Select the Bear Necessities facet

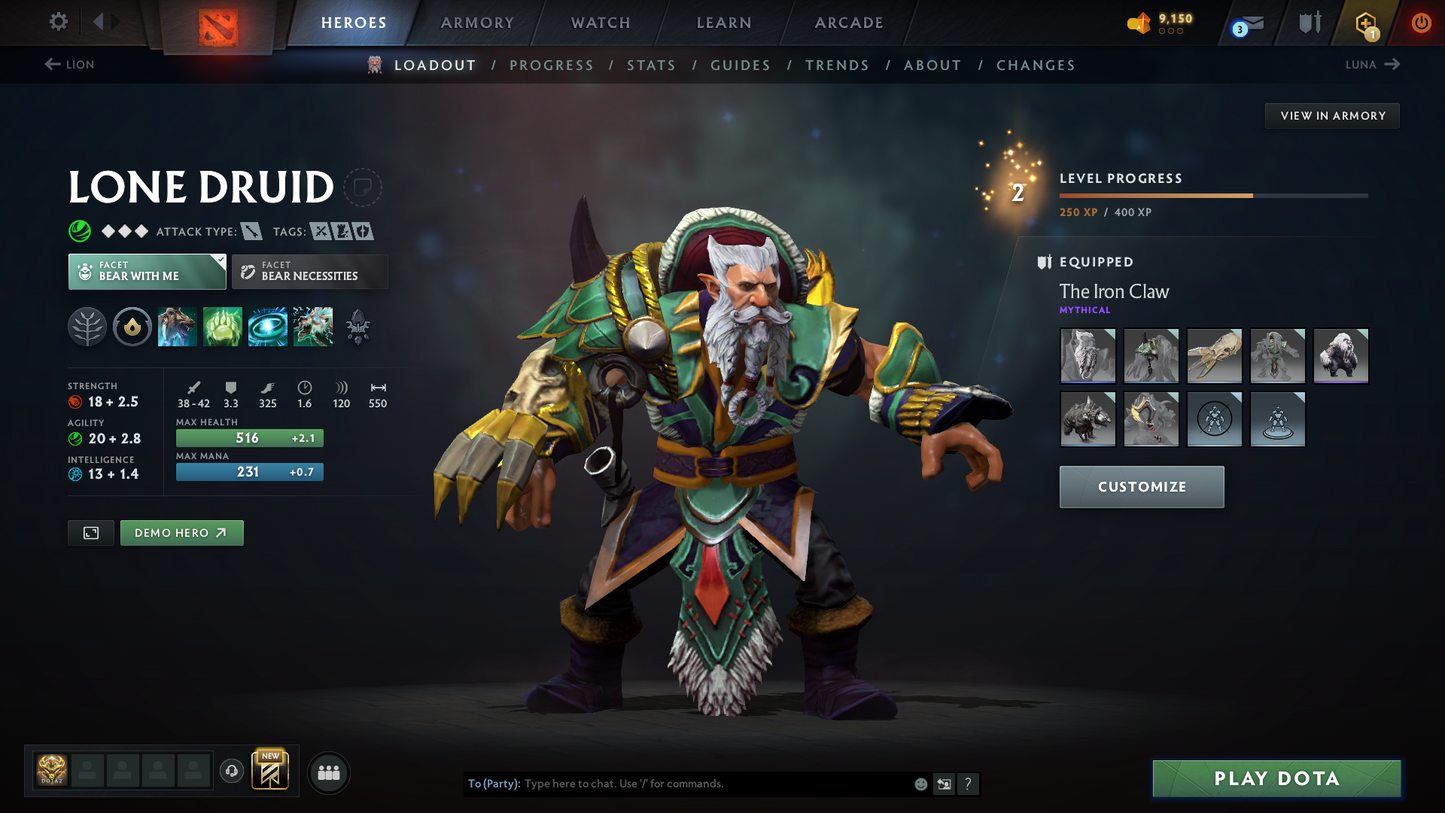tap(310, 271)
